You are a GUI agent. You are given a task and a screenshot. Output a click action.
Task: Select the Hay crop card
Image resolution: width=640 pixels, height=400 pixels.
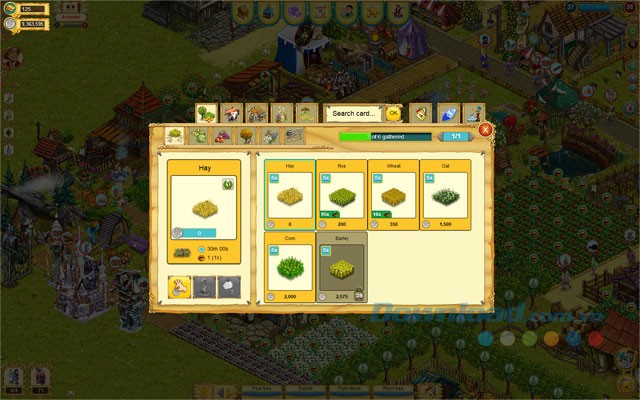(x=290, y=194)
